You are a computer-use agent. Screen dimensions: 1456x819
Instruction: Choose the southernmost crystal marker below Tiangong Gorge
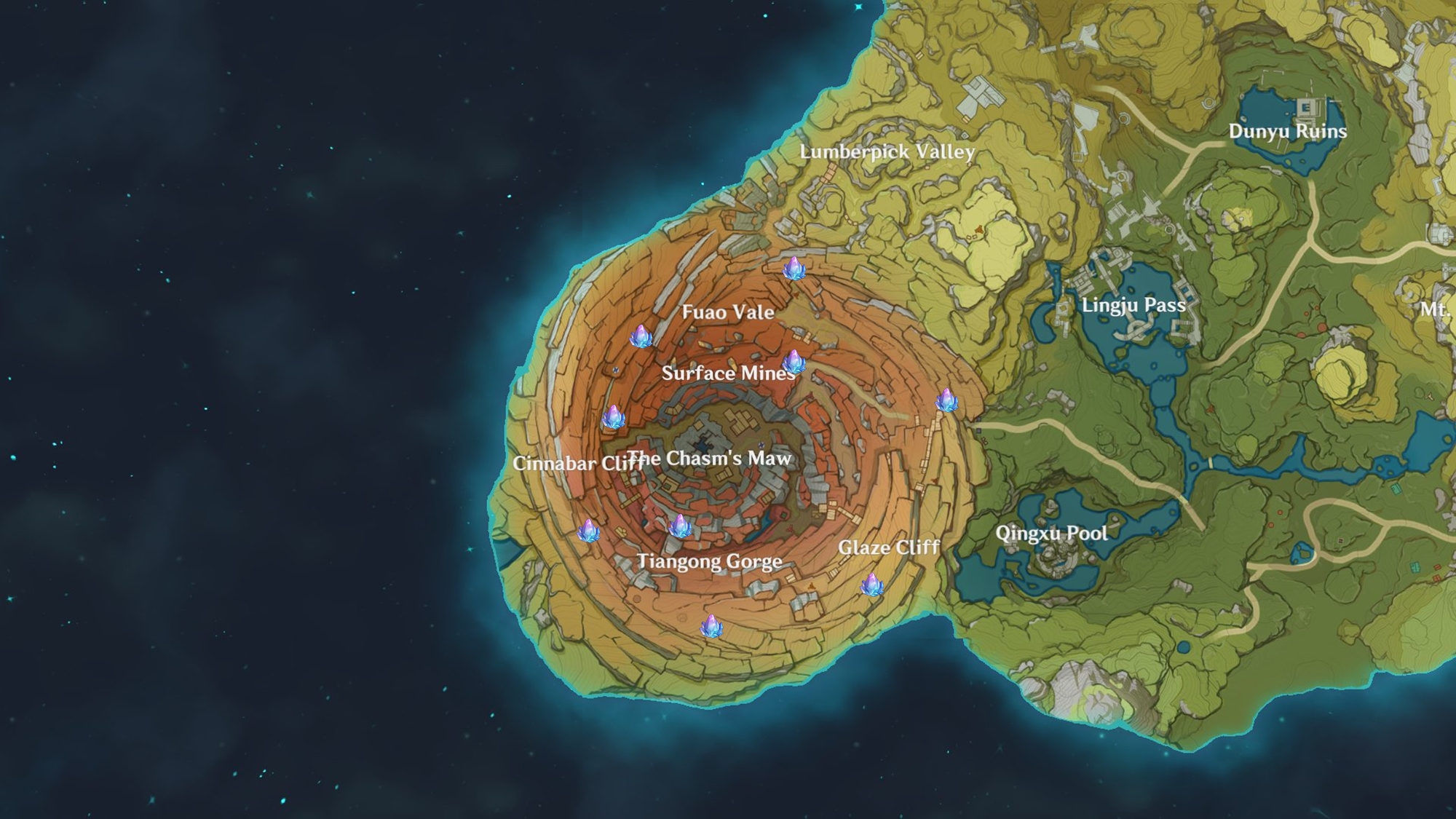click(711, 626)
